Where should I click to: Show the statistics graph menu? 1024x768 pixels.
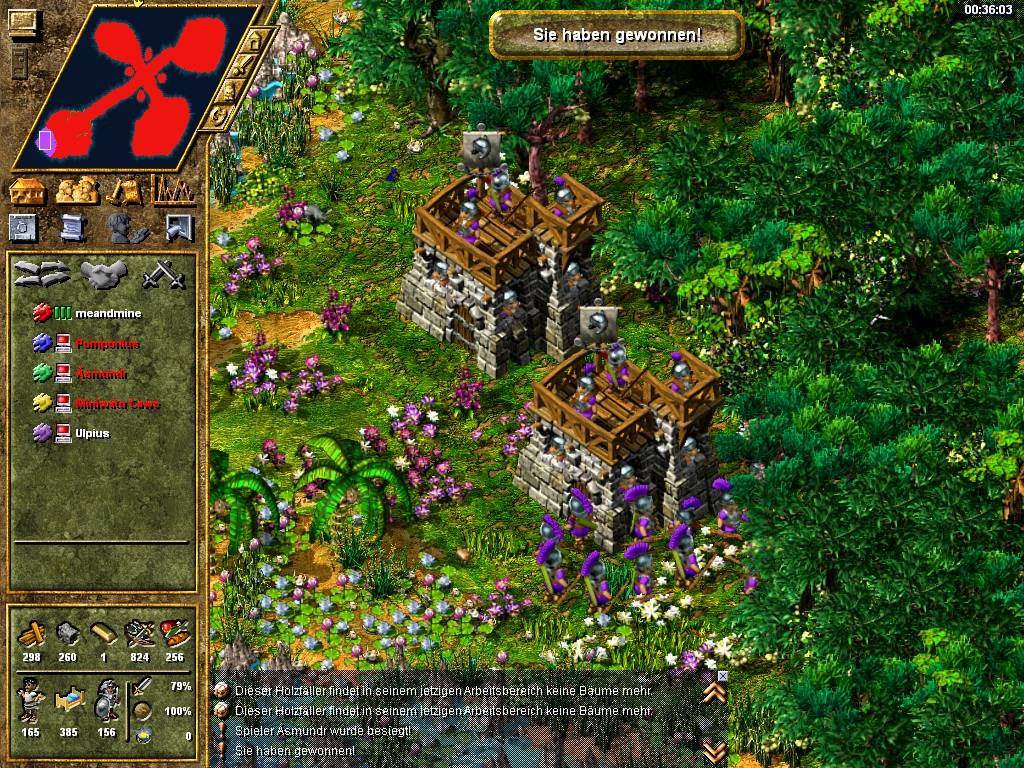click(x=173, y=190)
